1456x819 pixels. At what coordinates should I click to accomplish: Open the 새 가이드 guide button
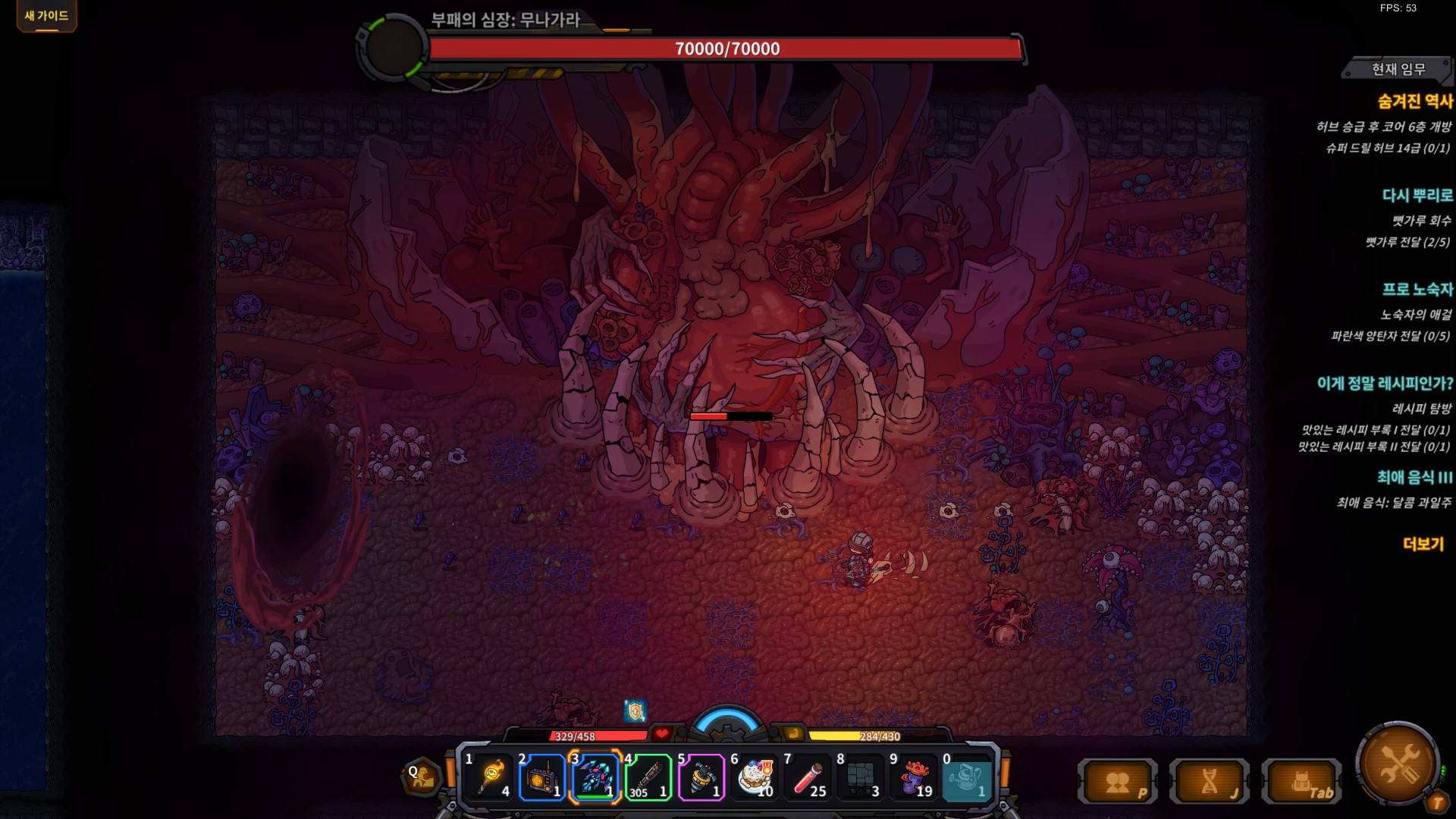click(x=46, y=16)
